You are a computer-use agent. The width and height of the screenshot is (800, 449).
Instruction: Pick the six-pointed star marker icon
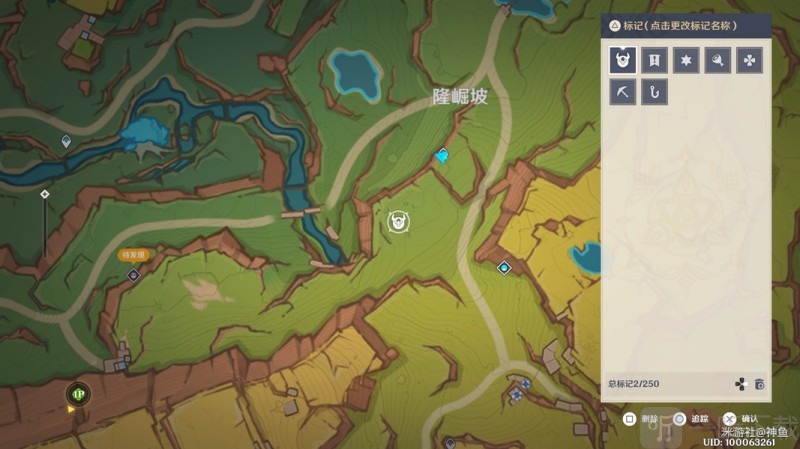pyautogui.click(x=685, y=61)
